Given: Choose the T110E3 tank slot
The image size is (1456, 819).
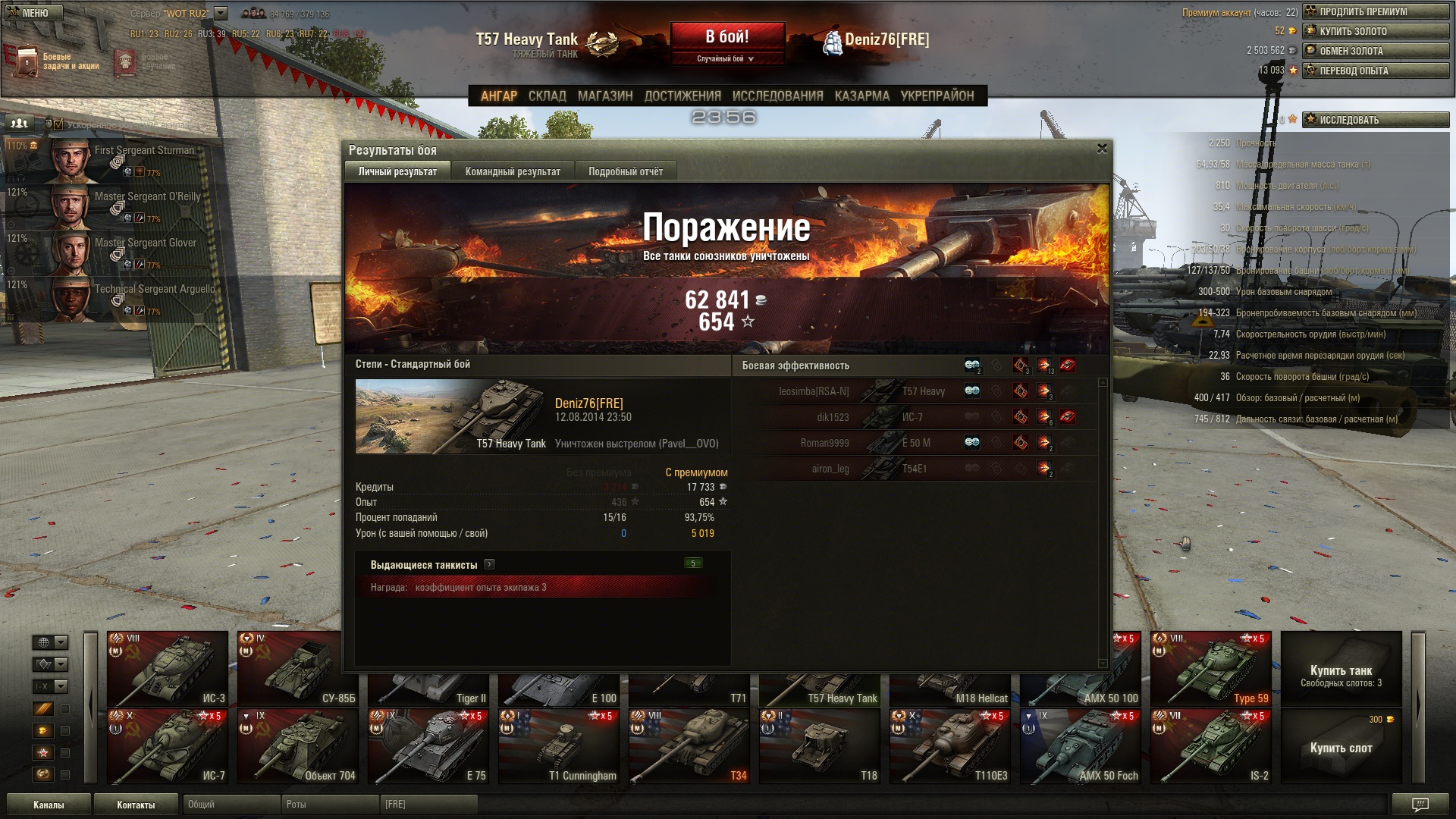Looking at the screenshot, I should [950, 746].
